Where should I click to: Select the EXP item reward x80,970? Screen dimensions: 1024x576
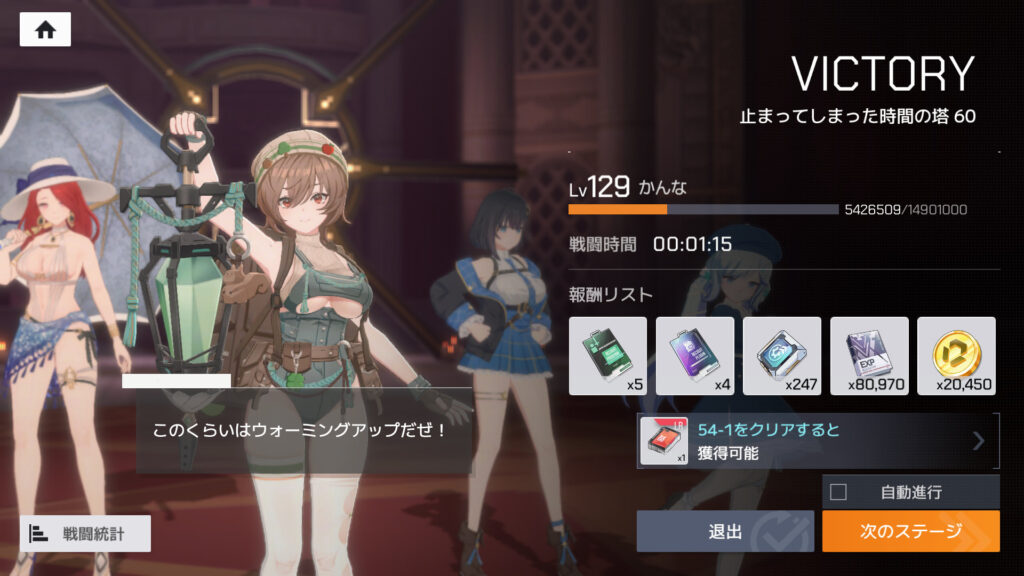(869, 356)
